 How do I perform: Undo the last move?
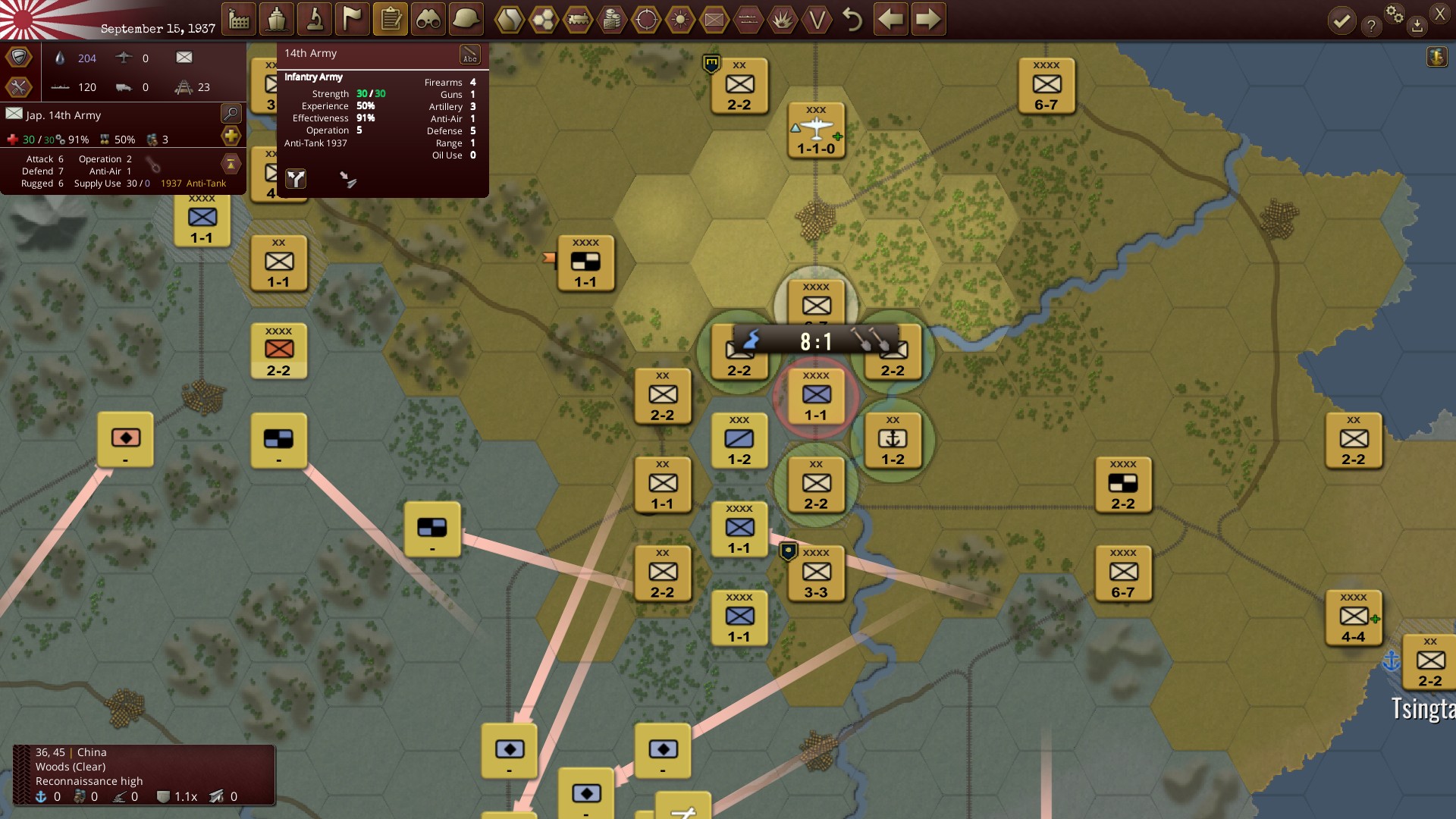pyautogui.click(x=852, y=20)
